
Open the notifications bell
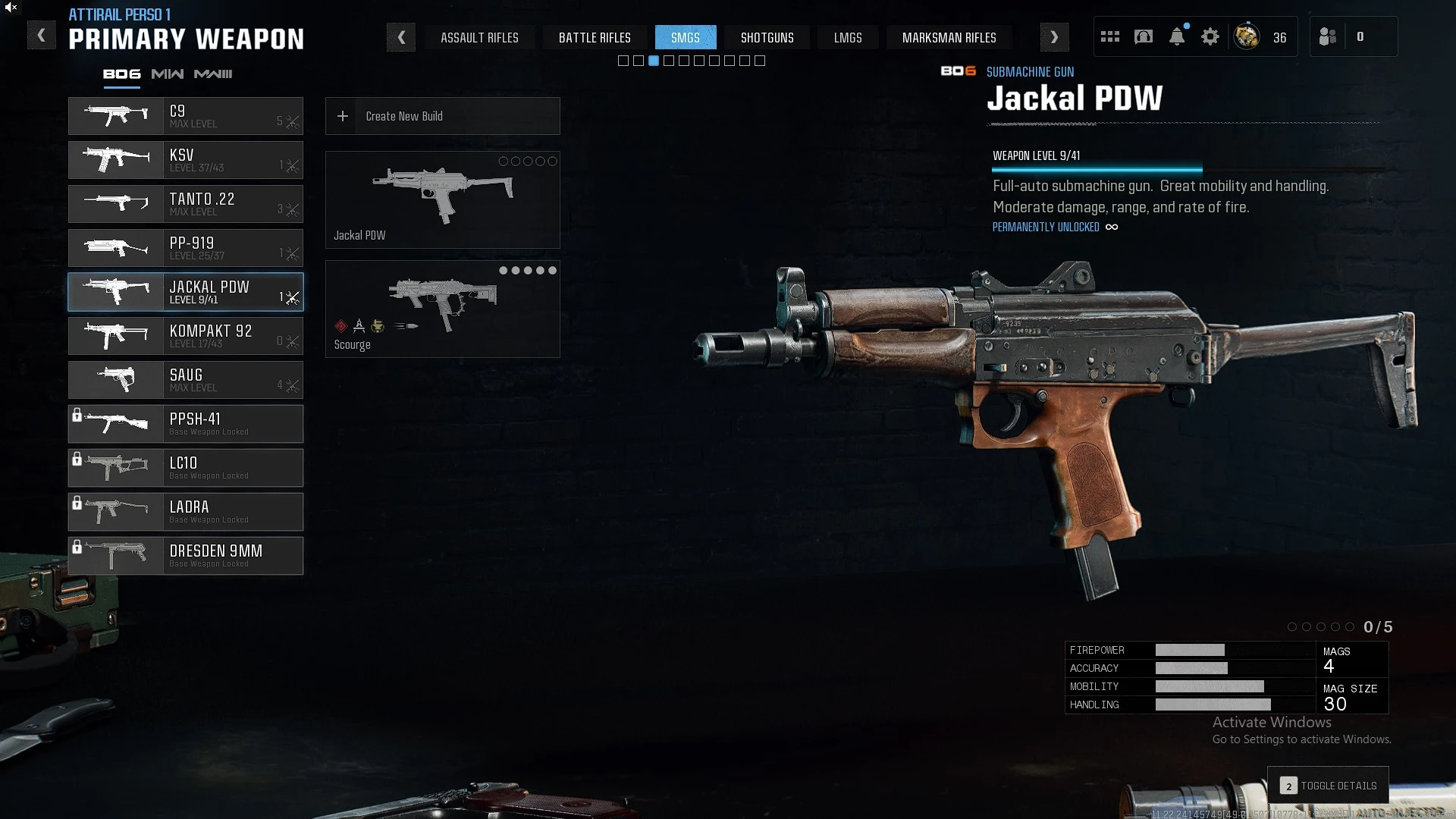click(x=1177, y=36)
